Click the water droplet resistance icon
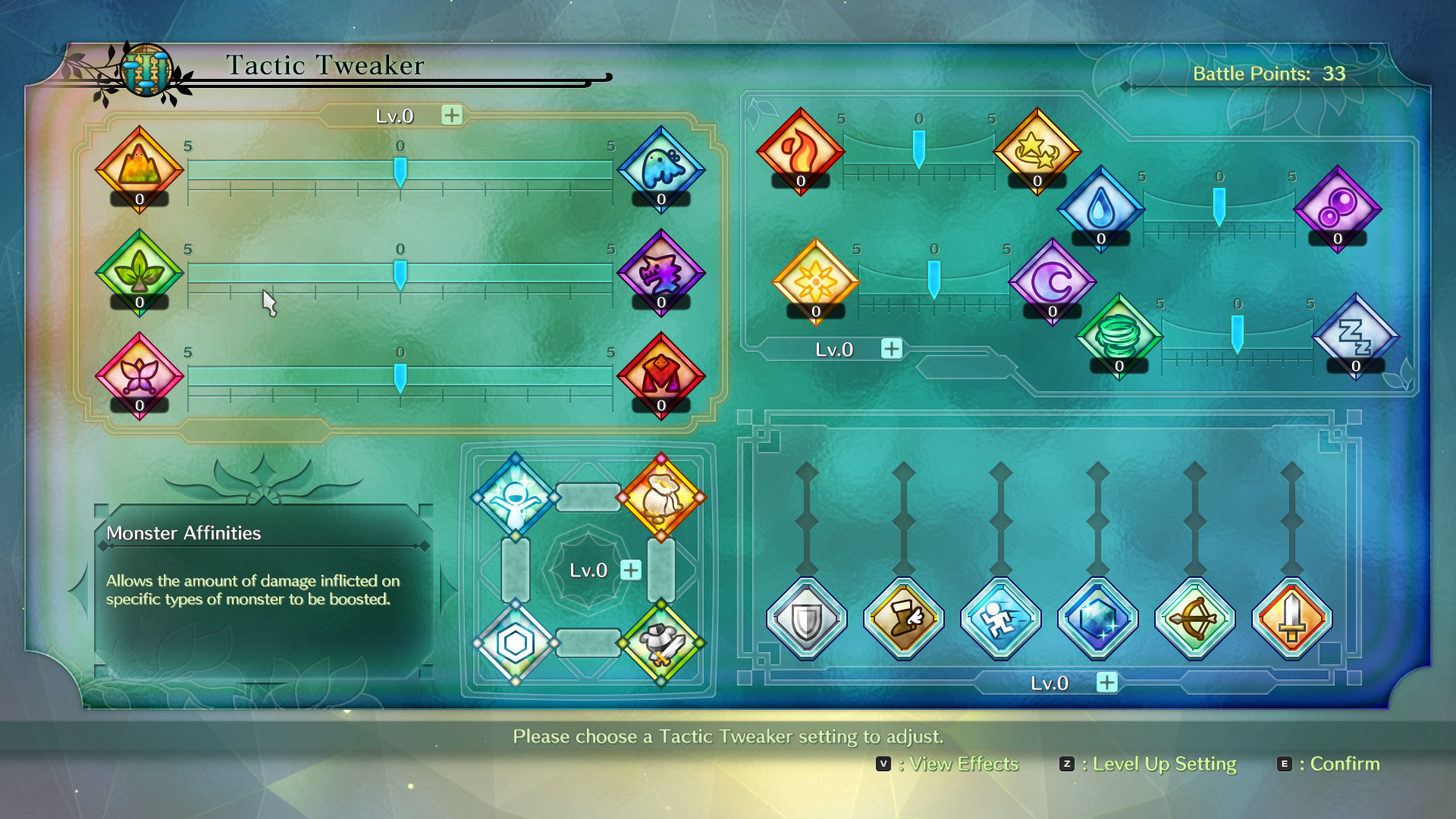Image resolution: width=1456 pixels, height=819 pixels. 1101,208
